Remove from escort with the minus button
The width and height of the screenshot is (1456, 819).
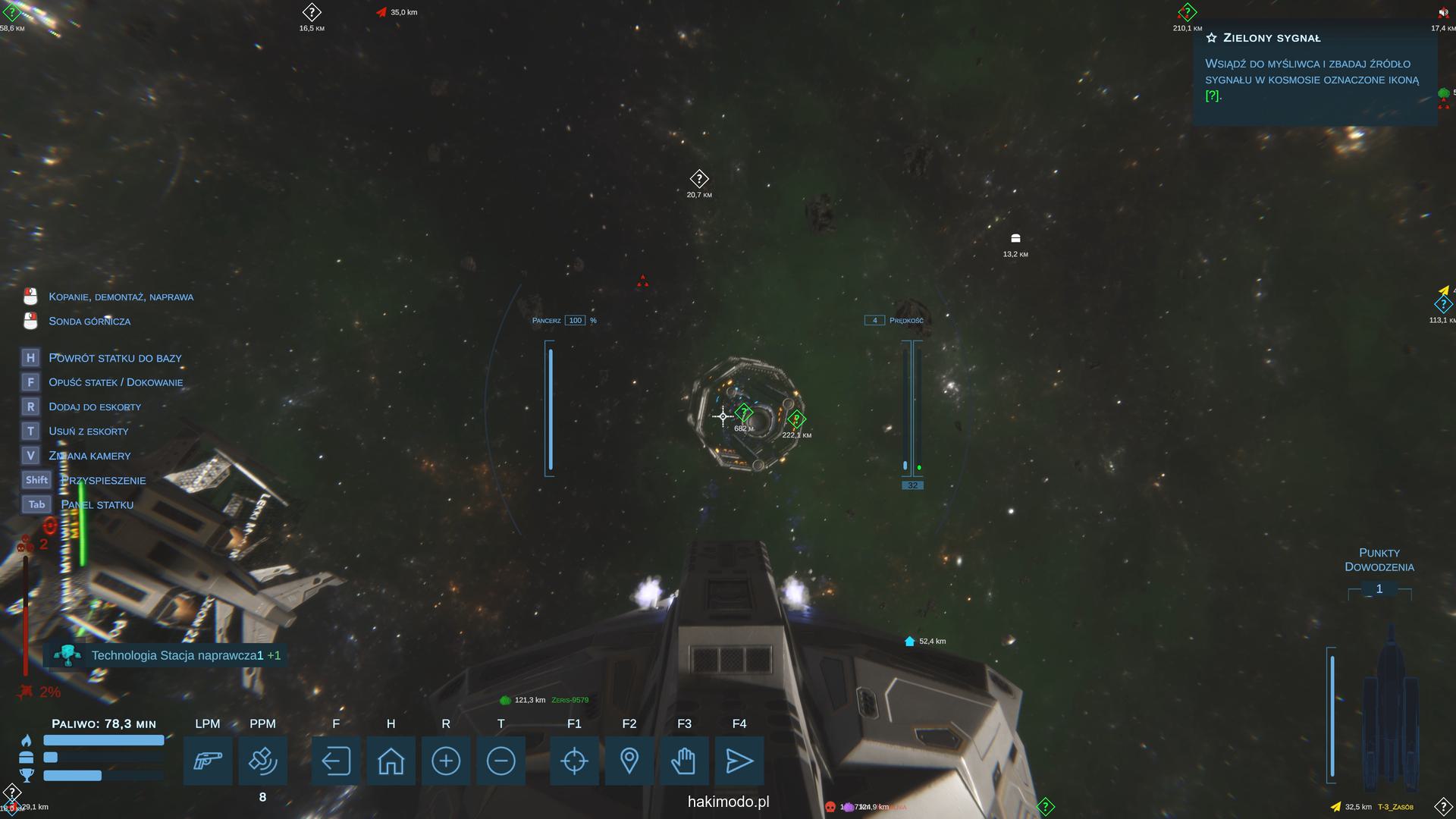[500, 761]
